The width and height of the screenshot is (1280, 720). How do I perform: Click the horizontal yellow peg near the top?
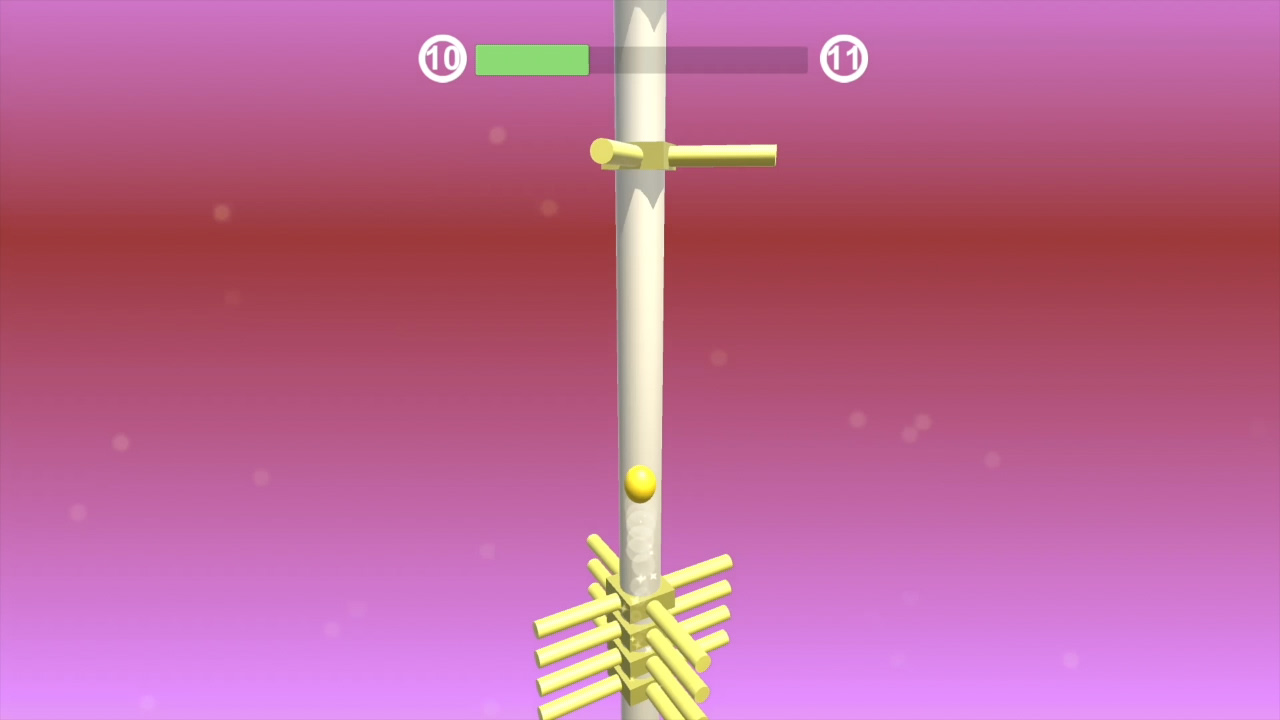(720, 155)
